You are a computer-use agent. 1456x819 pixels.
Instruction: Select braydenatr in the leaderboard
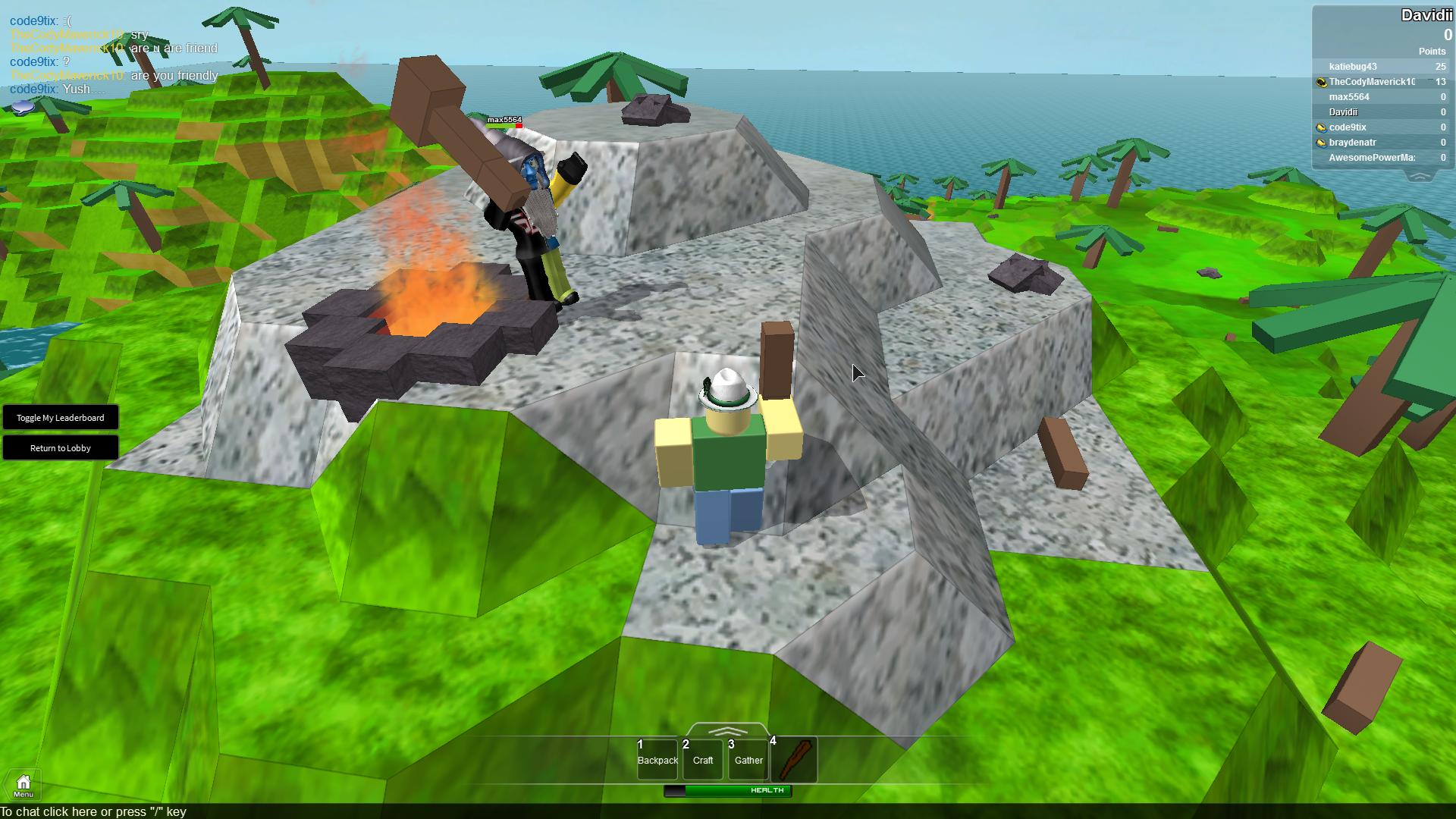tap(1353, 143)
